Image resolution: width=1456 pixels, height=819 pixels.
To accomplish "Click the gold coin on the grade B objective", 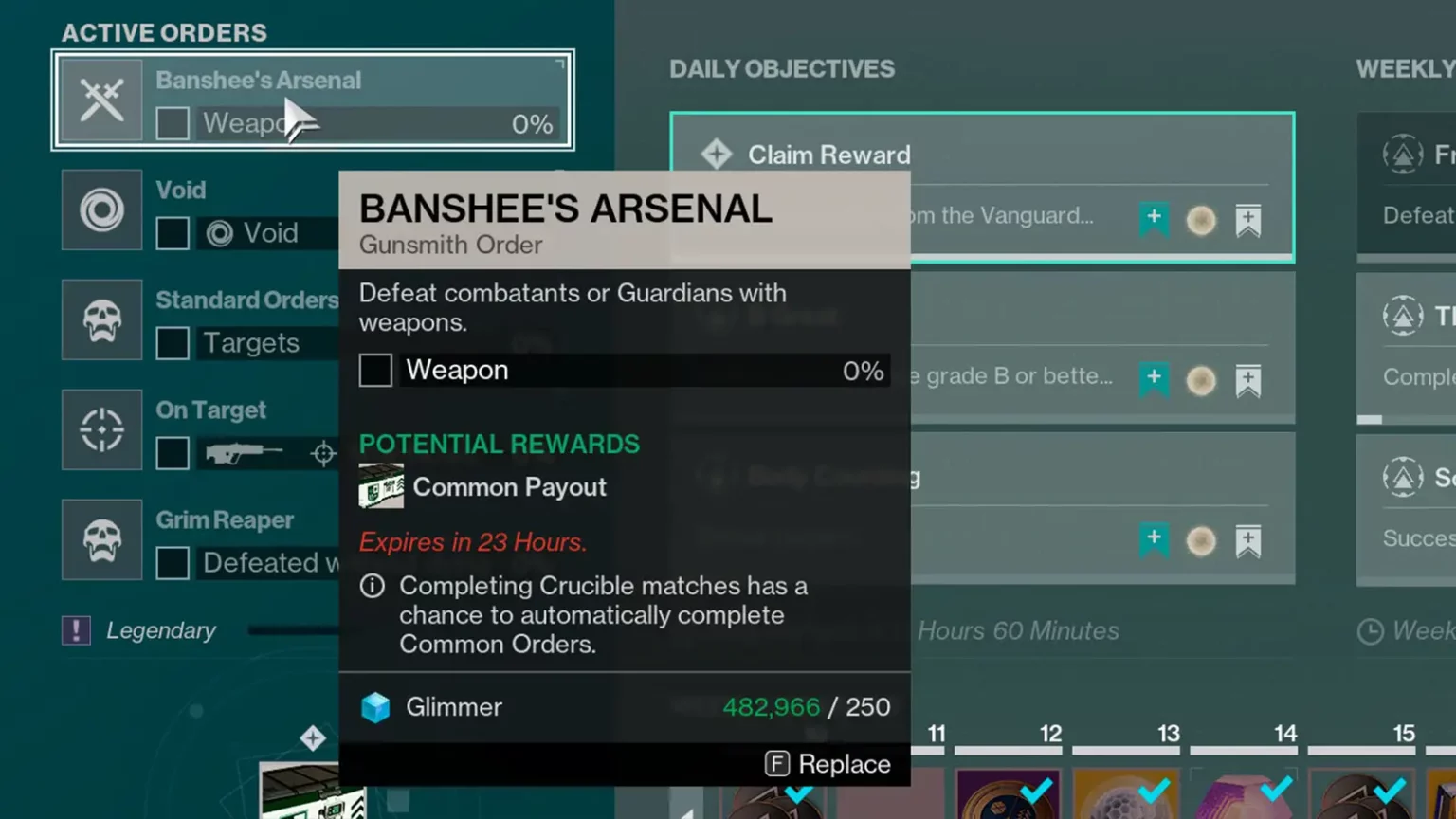I will [1201, 380].
